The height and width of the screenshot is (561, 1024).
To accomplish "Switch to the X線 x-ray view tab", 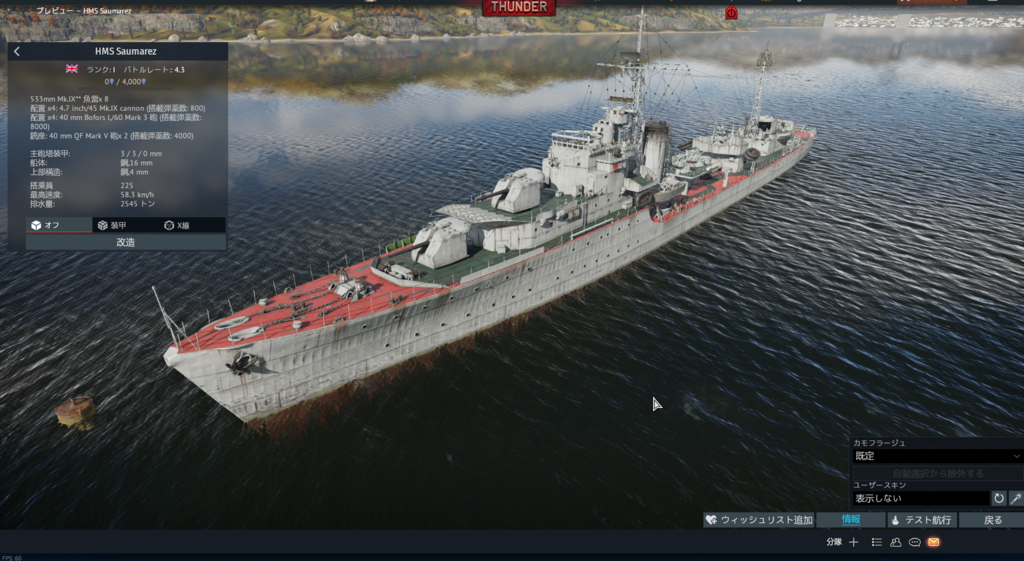I will pyautogui.click(x=191, y=225).
